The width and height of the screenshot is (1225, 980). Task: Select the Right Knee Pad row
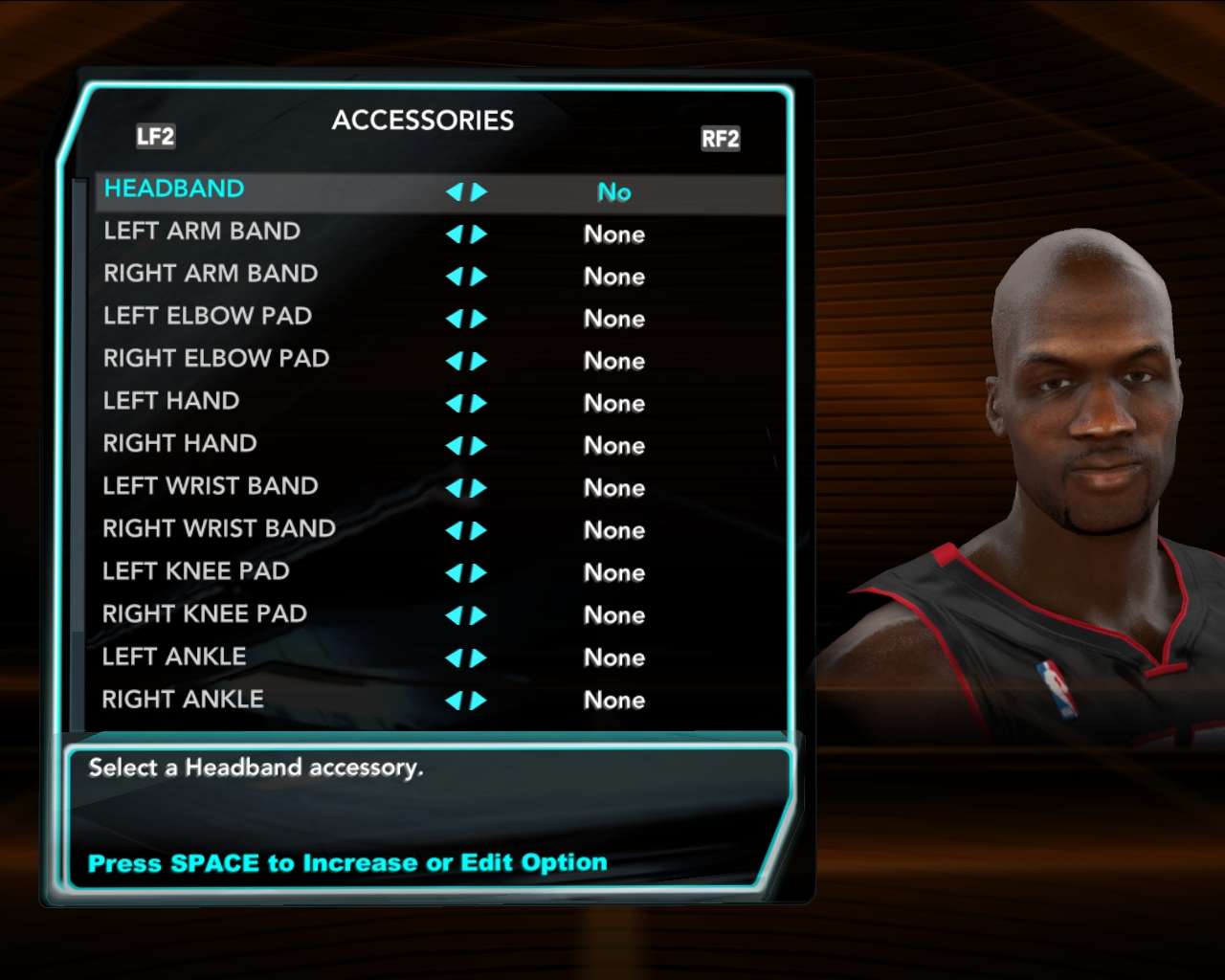205,614
